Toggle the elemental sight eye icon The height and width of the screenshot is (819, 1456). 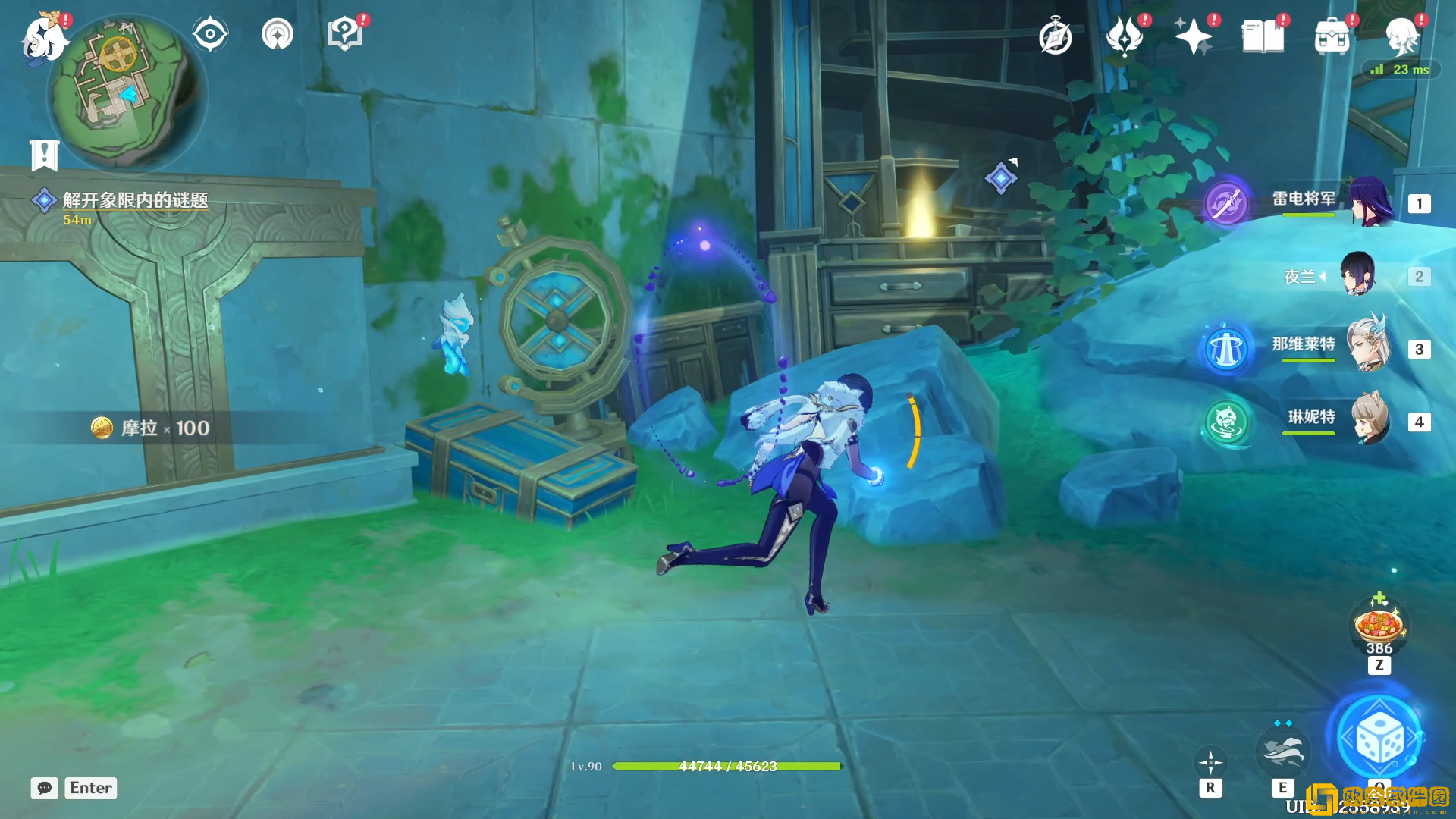pyautogui.click(x=210, y=35)
